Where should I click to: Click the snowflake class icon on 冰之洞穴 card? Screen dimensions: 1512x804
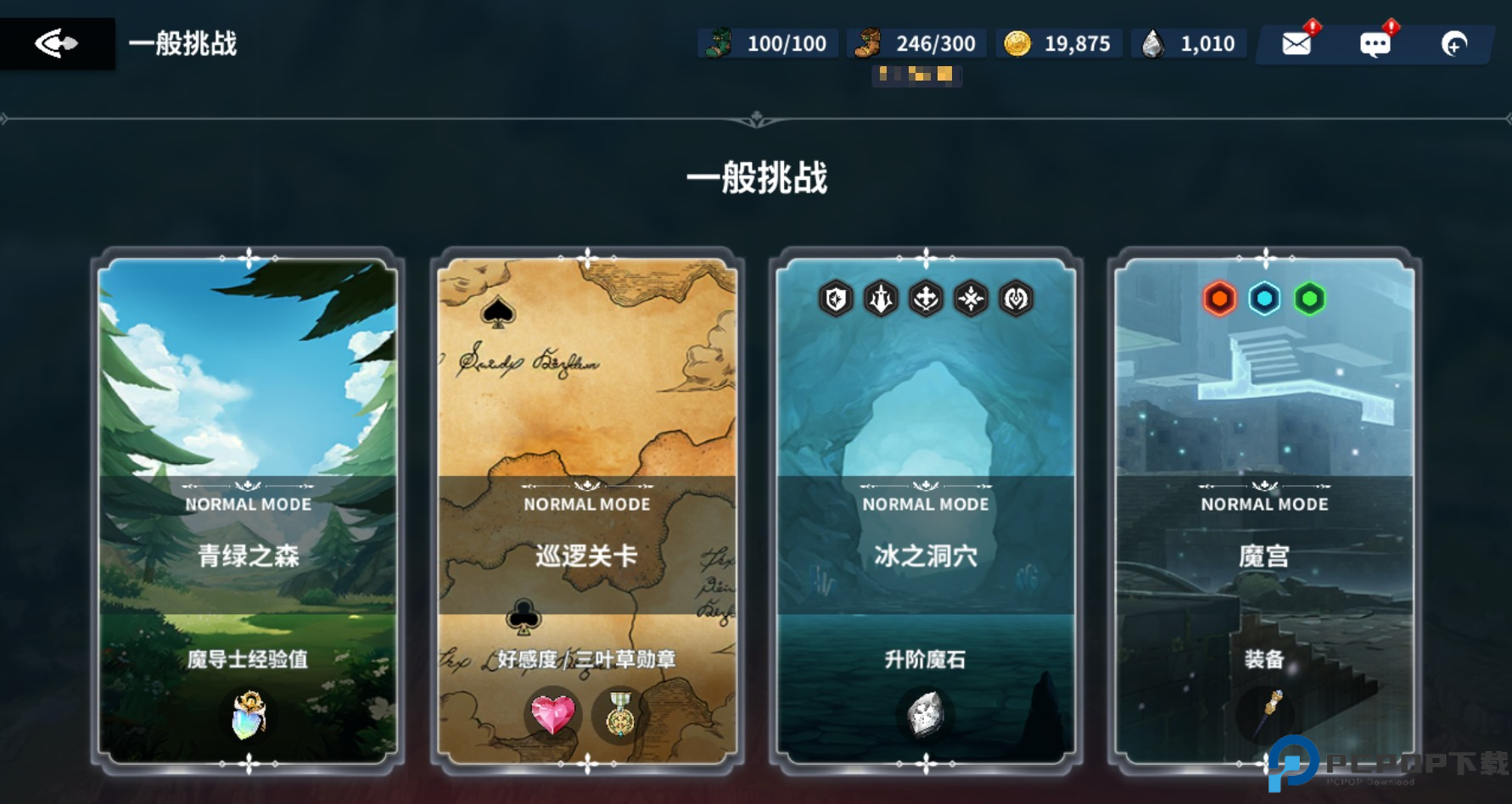973,299
